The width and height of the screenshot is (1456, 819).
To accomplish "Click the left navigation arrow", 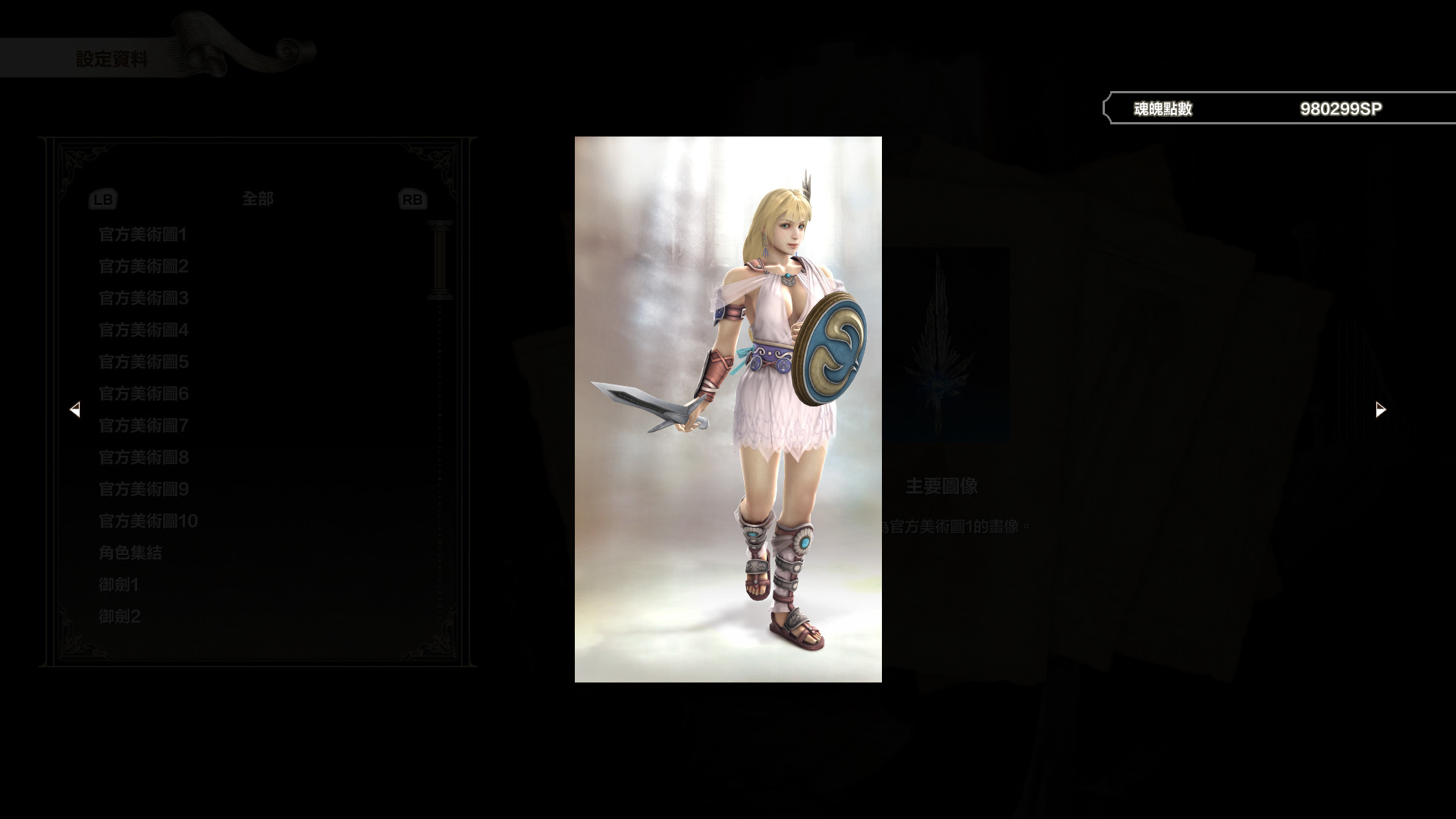I will point(76,409).
